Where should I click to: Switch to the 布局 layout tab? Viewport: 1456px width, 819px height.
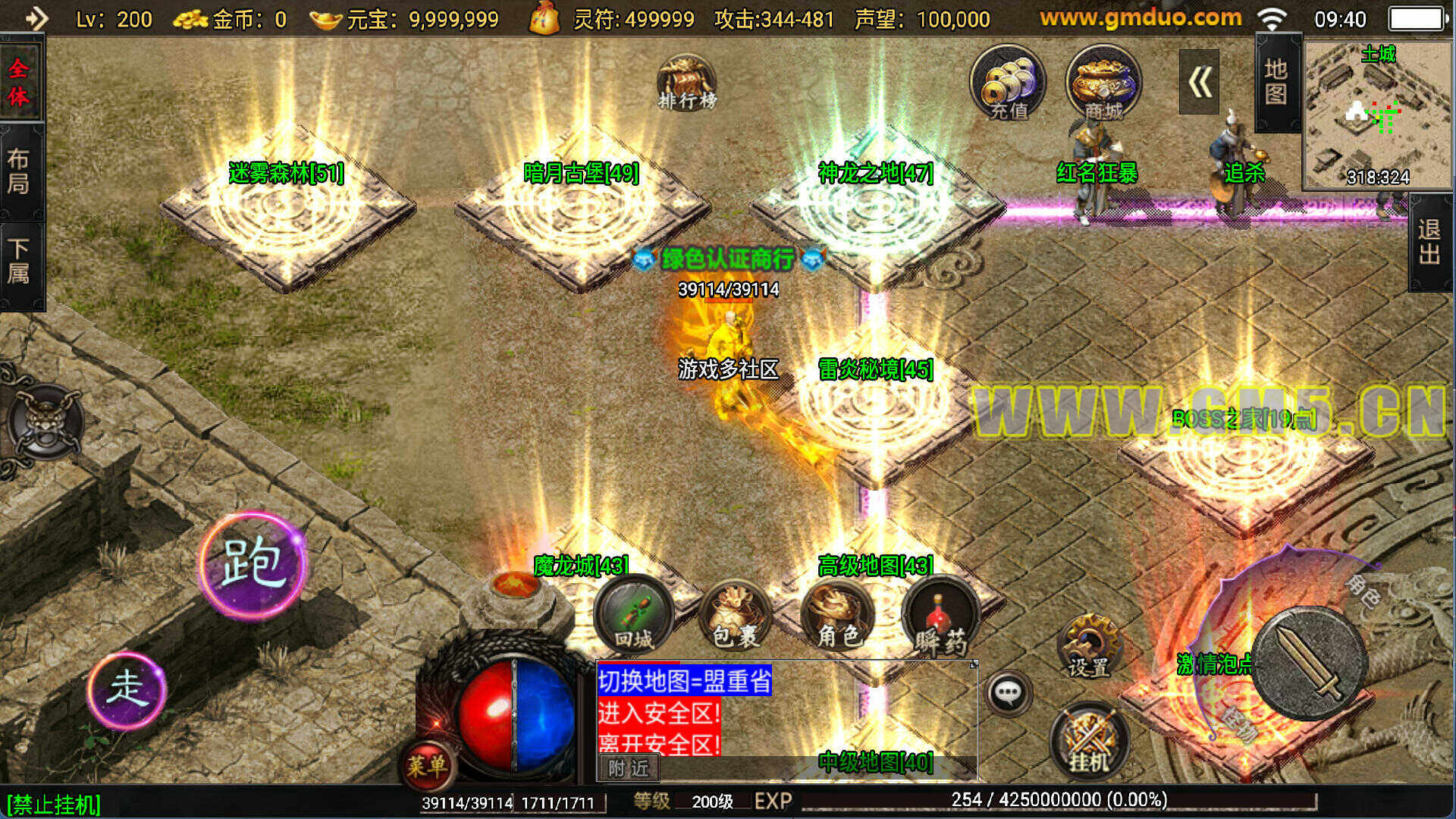[x=19, y=172]
